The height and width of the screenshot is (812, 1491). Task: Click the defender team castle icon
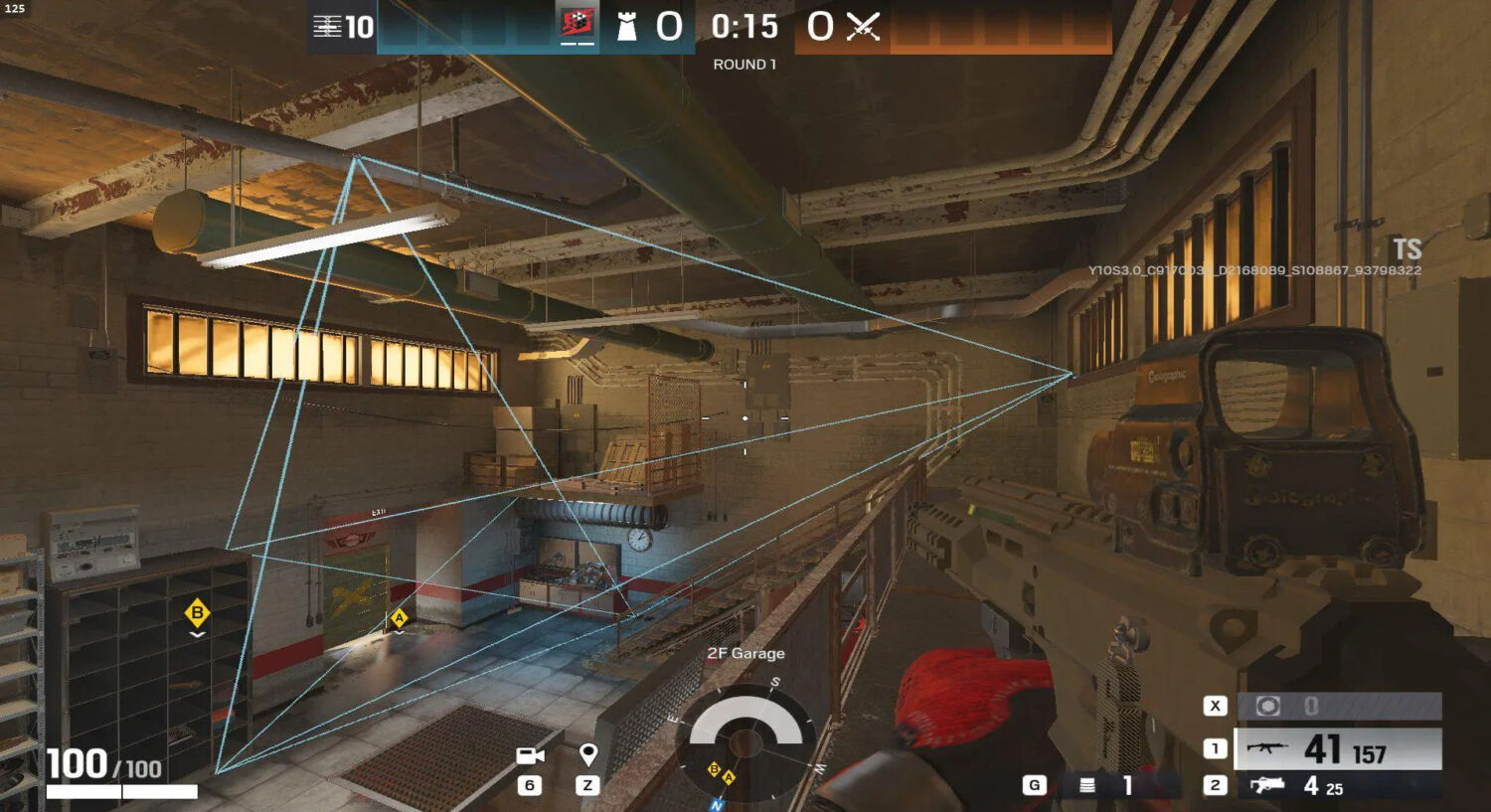[626, 27]
